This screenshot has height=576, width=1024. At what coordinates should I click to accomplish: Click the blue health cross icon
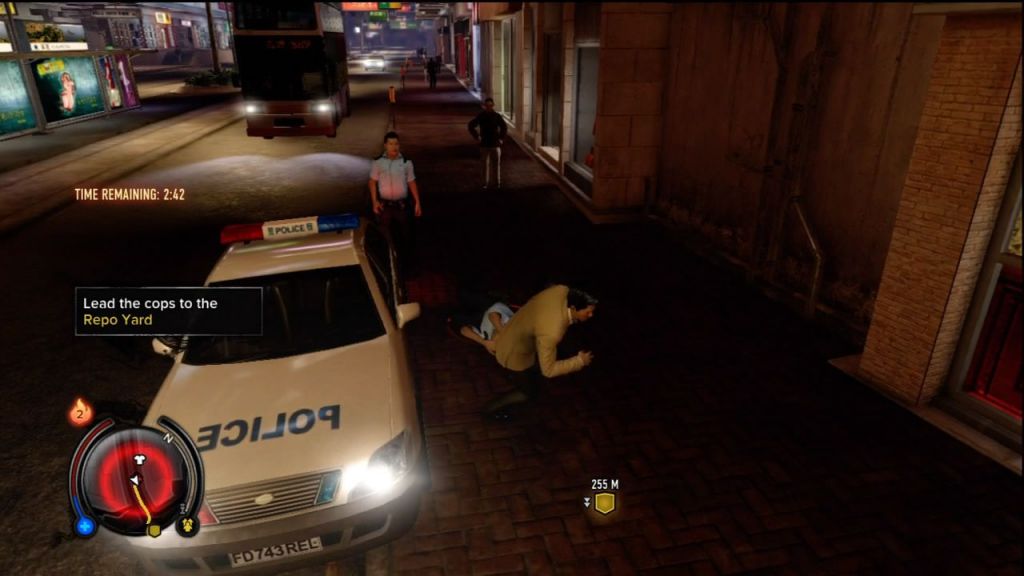85,525
